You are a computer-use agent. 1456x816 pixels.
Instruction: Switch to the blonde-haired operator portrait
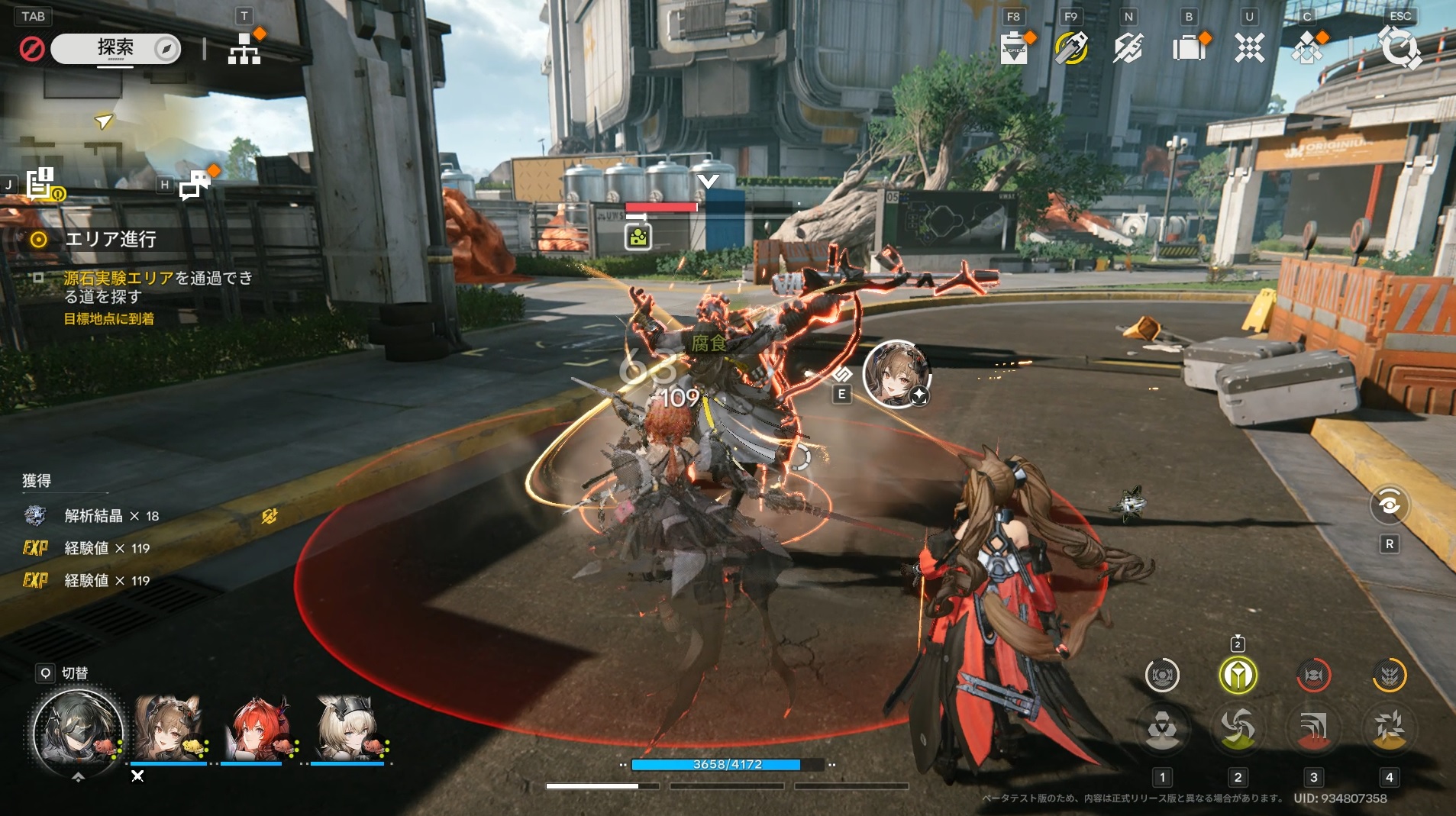pyautogui.click(x=347, y=729)
